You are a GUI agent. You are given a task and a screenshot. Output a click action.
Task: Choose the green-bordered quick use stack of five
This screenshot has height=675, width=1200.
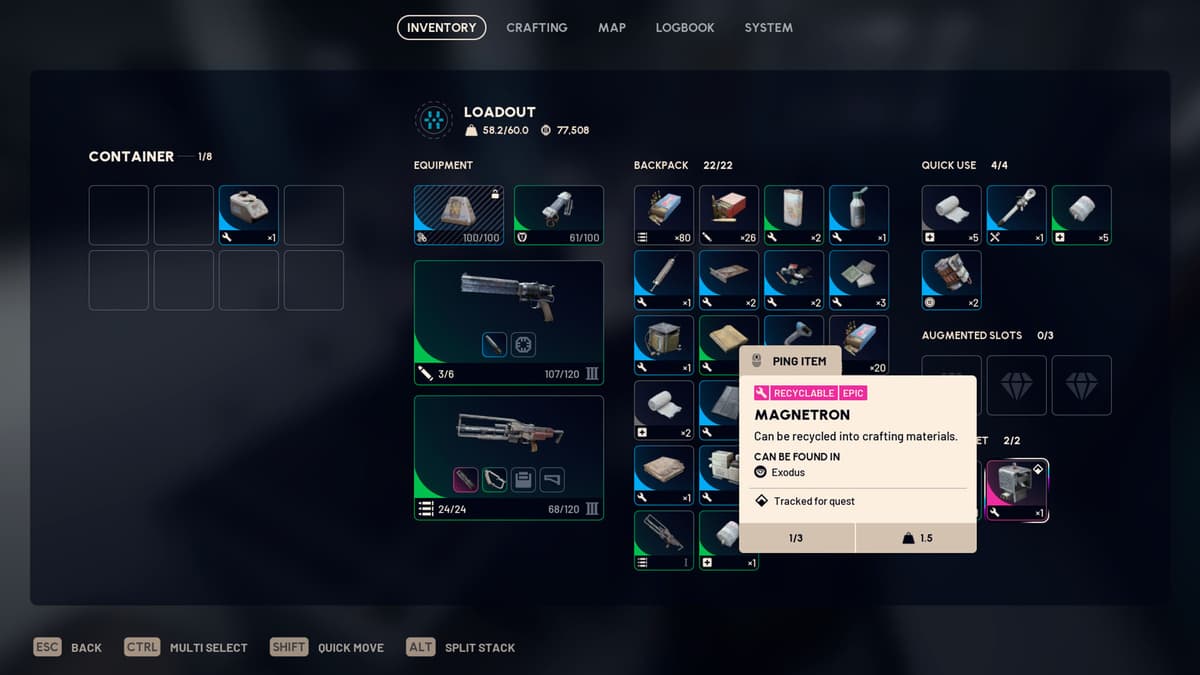1081,214
